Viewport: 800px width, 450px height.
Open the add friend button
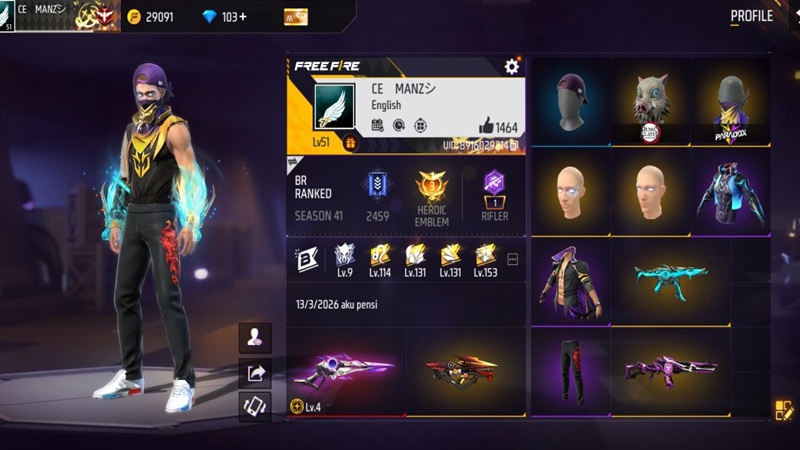coord(255,338)
